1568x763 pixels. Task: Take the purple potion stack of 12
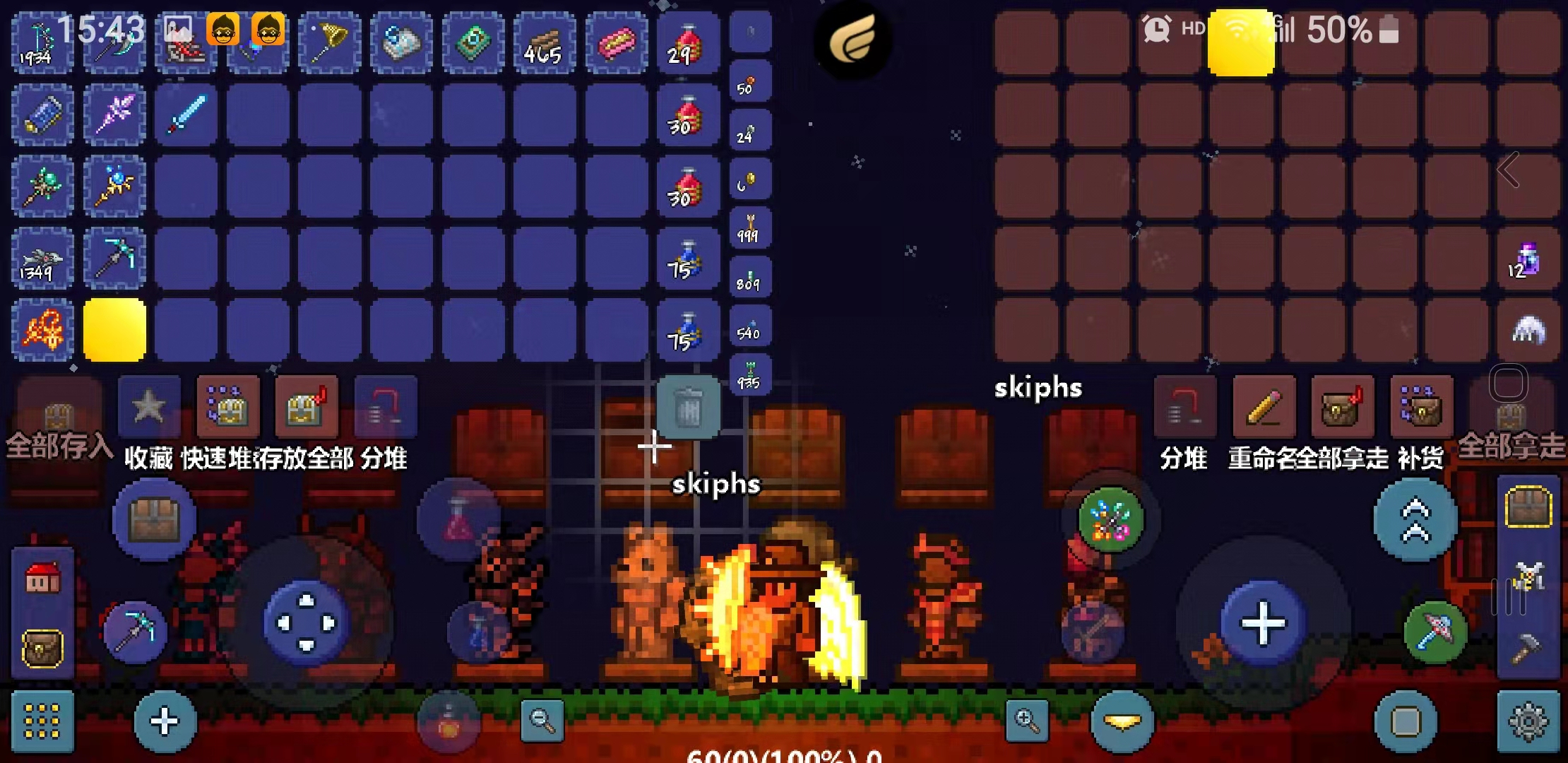pyautogui.click(x=1527, y=259)
